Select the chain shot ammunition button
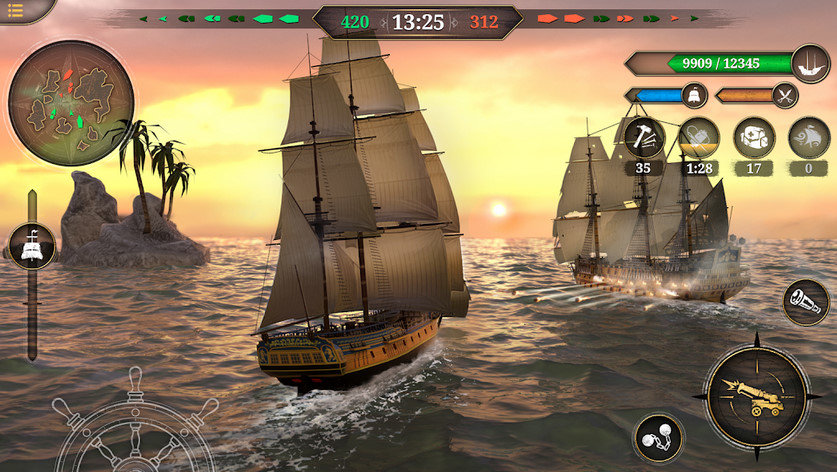 pyautogui.click(x=658, y=438)
